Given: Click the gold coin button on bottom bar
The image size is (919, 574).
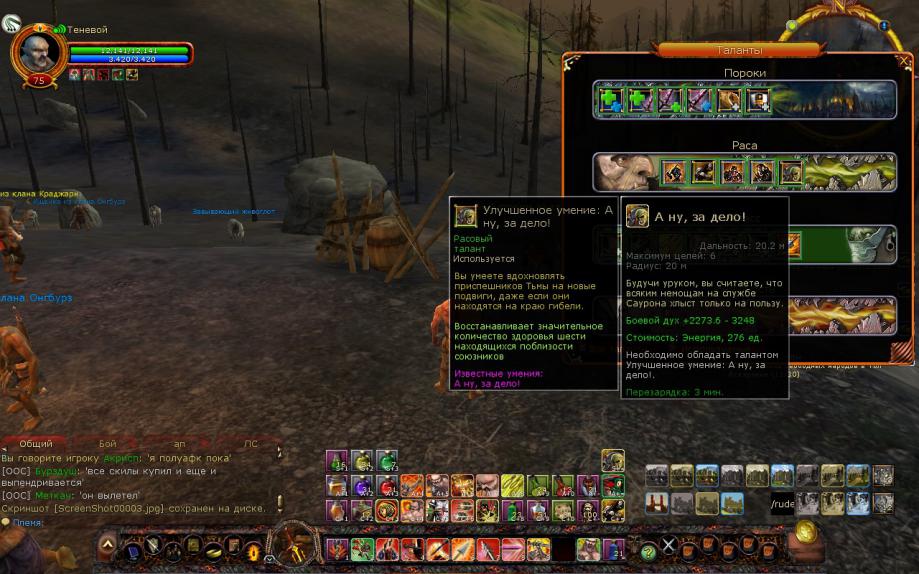Looking at the screenshot, I should coord(806,531).
